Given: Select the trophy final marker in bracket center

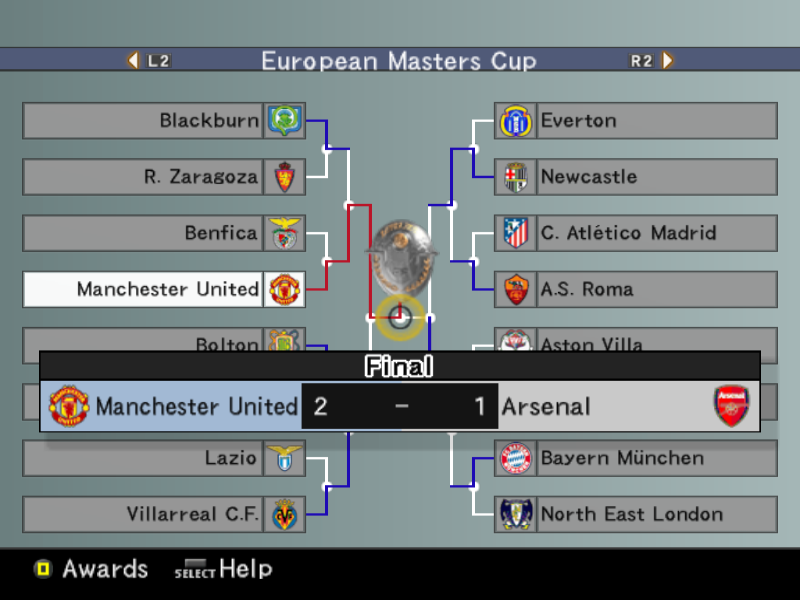Looking at the screenshot, I should click(400, 318).
